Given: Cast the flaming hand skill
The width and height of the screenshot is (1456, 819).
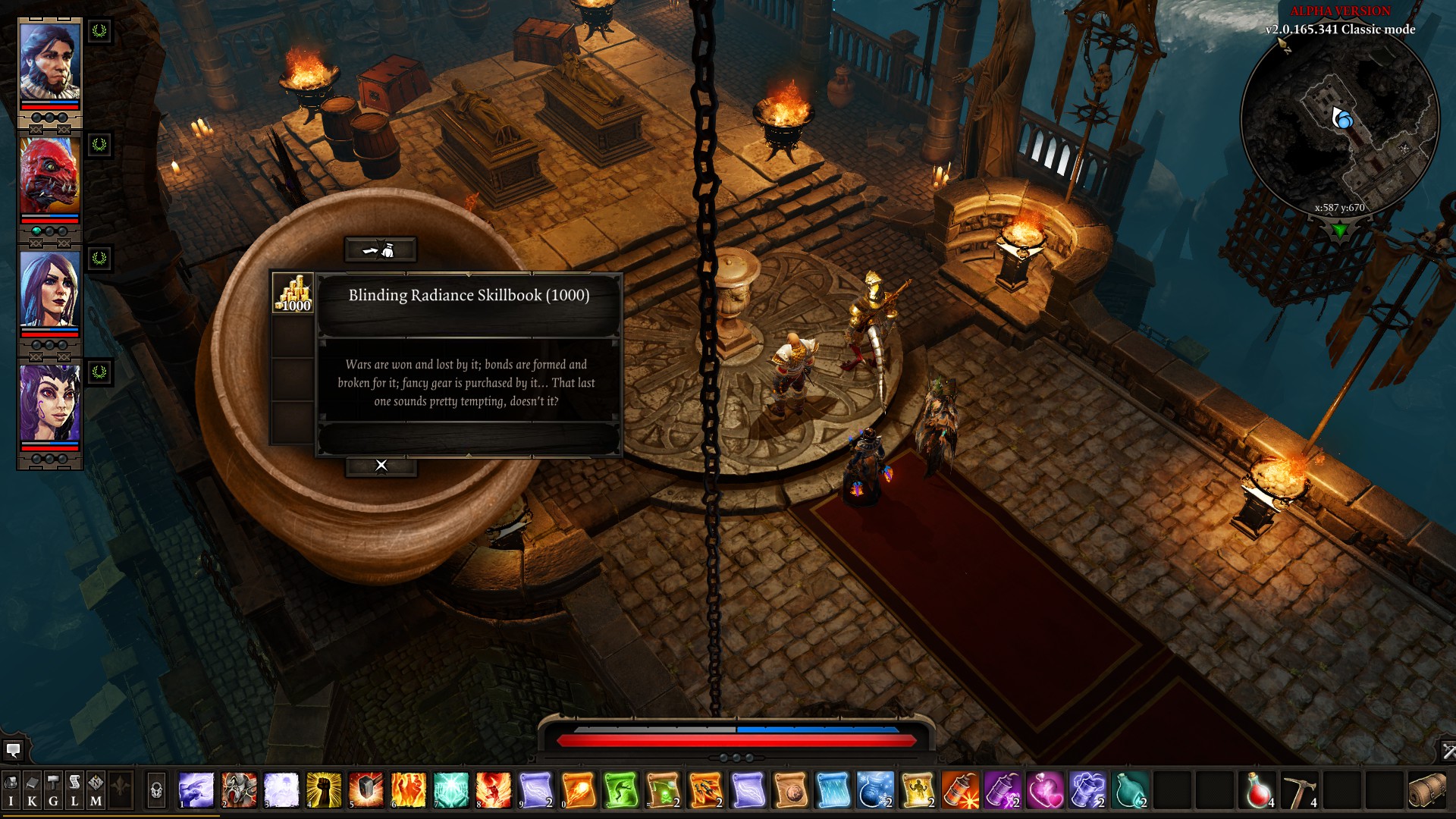Looking at the screenshot, I should click(x=409, y=790).
